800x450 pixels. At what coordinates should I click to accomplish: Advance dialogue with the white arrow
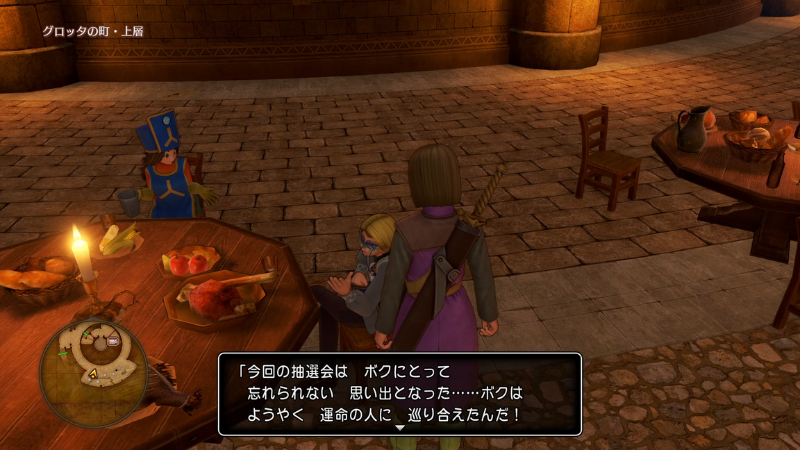[x=400, y=427]
